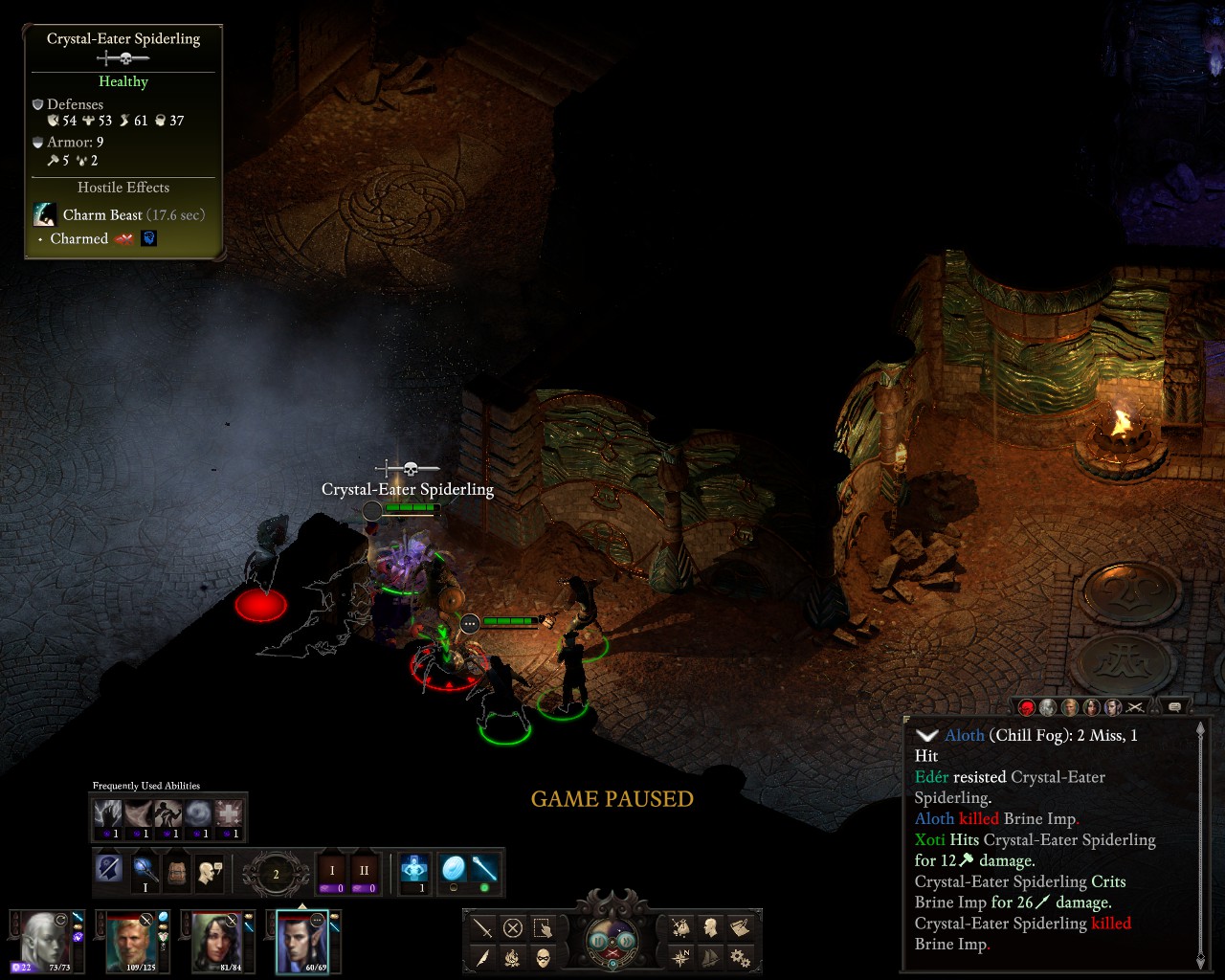Select the blue scepter weapon slot

click(484, 869)
